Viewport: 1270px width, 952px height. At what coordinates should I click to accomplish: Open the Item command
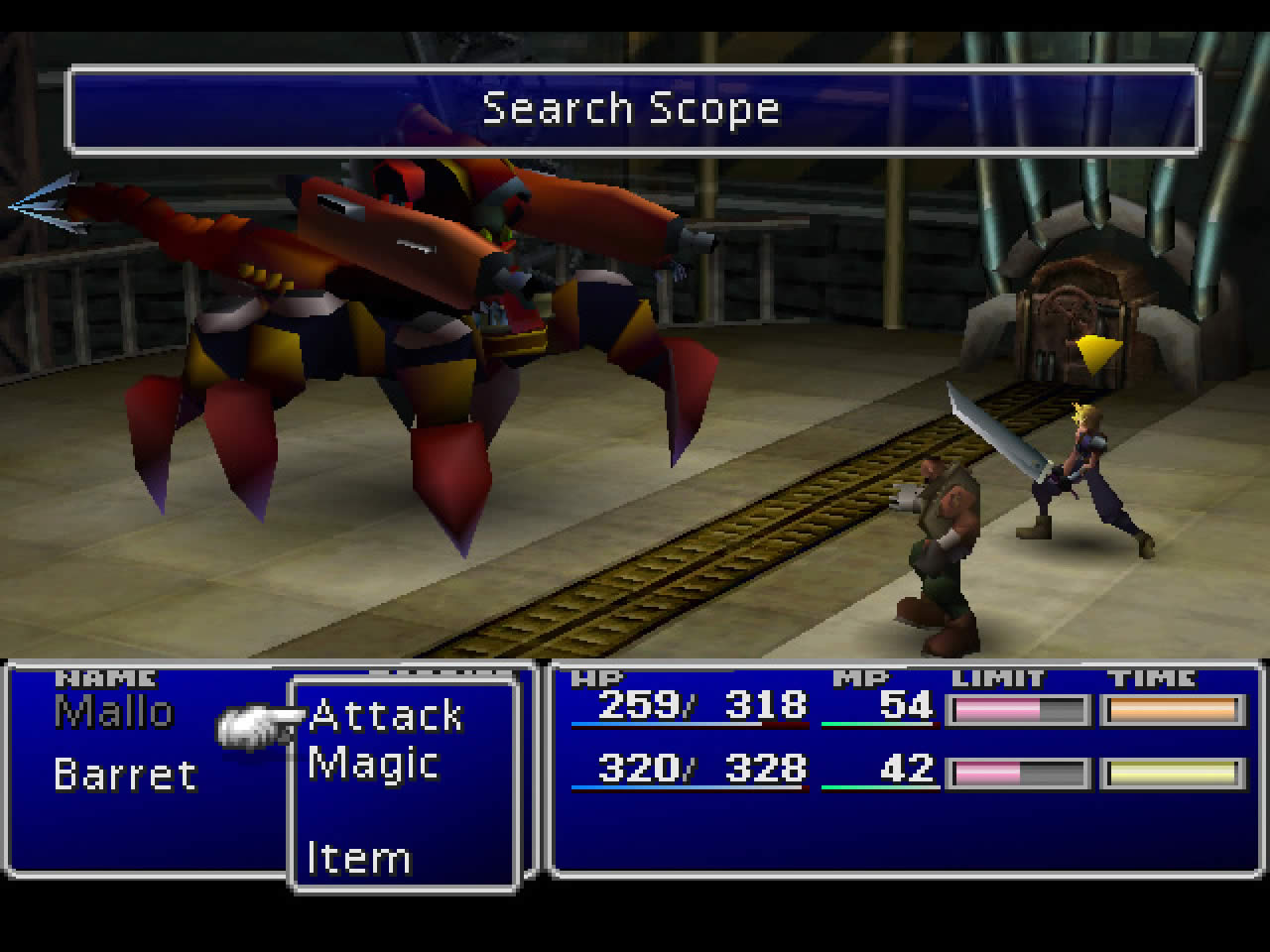point(358,859)
